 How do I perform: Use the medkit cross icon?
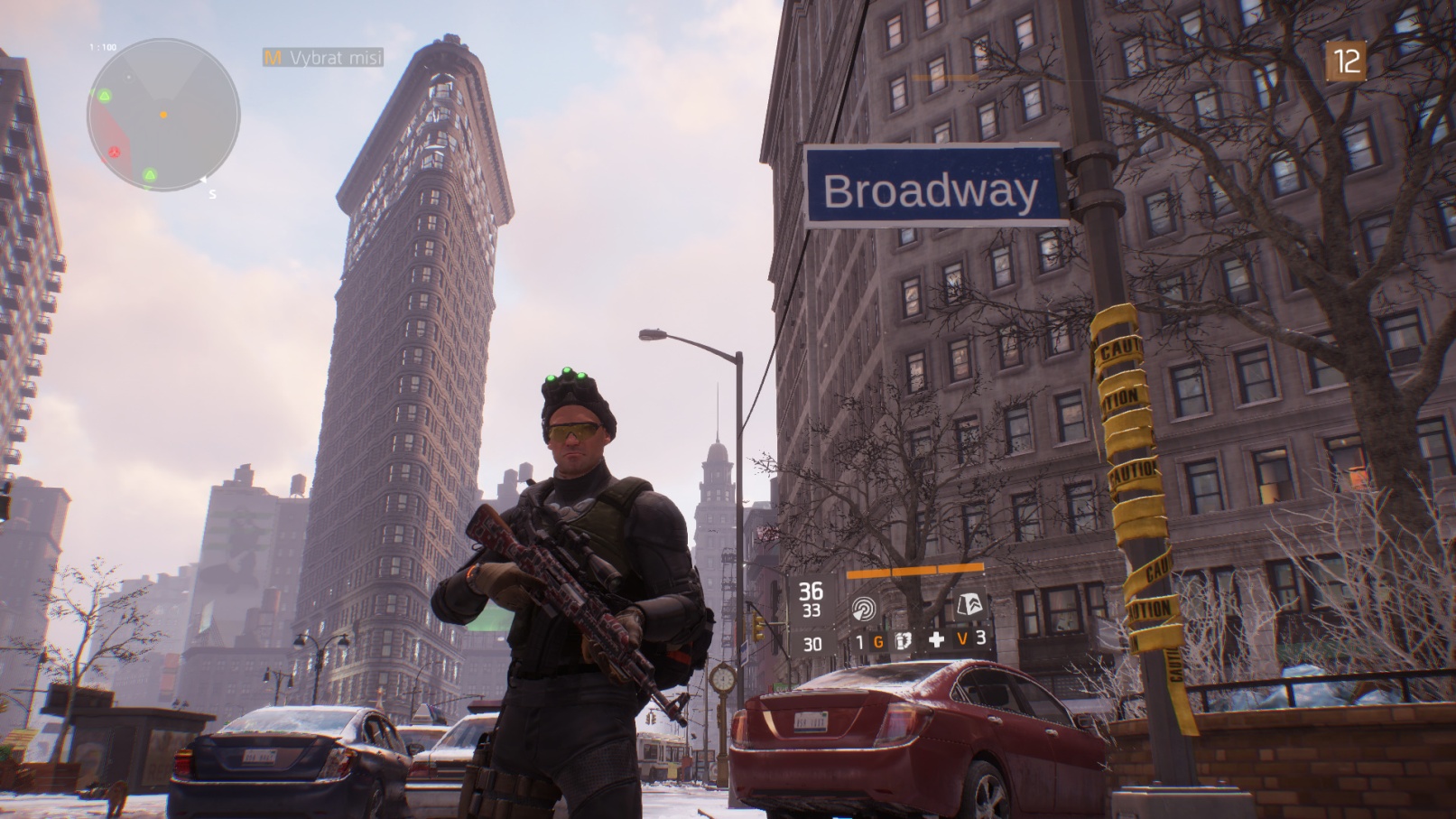[x=936, y=640]
